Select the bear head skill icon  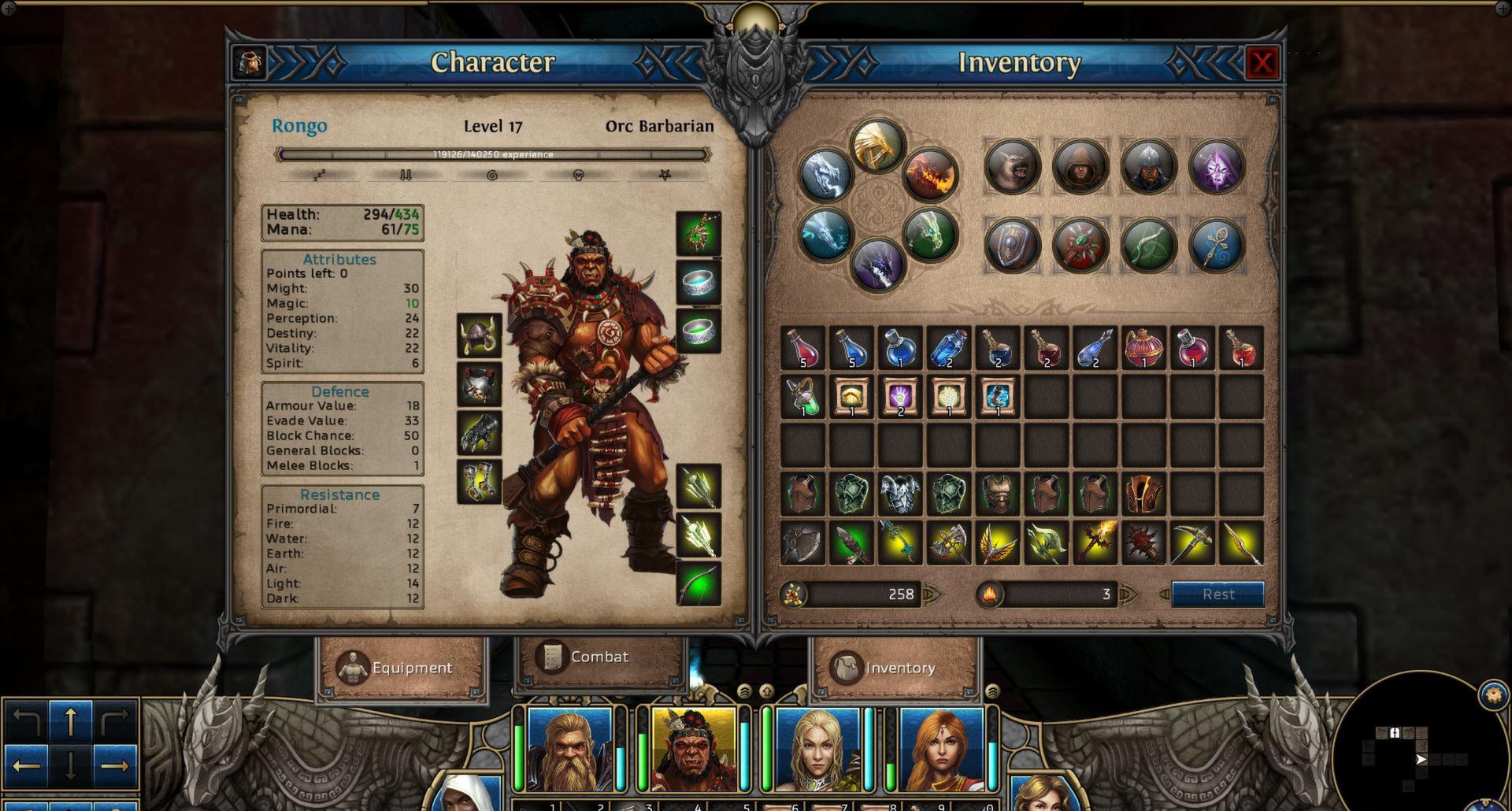pyautogui.click(x=1012, y=166)
